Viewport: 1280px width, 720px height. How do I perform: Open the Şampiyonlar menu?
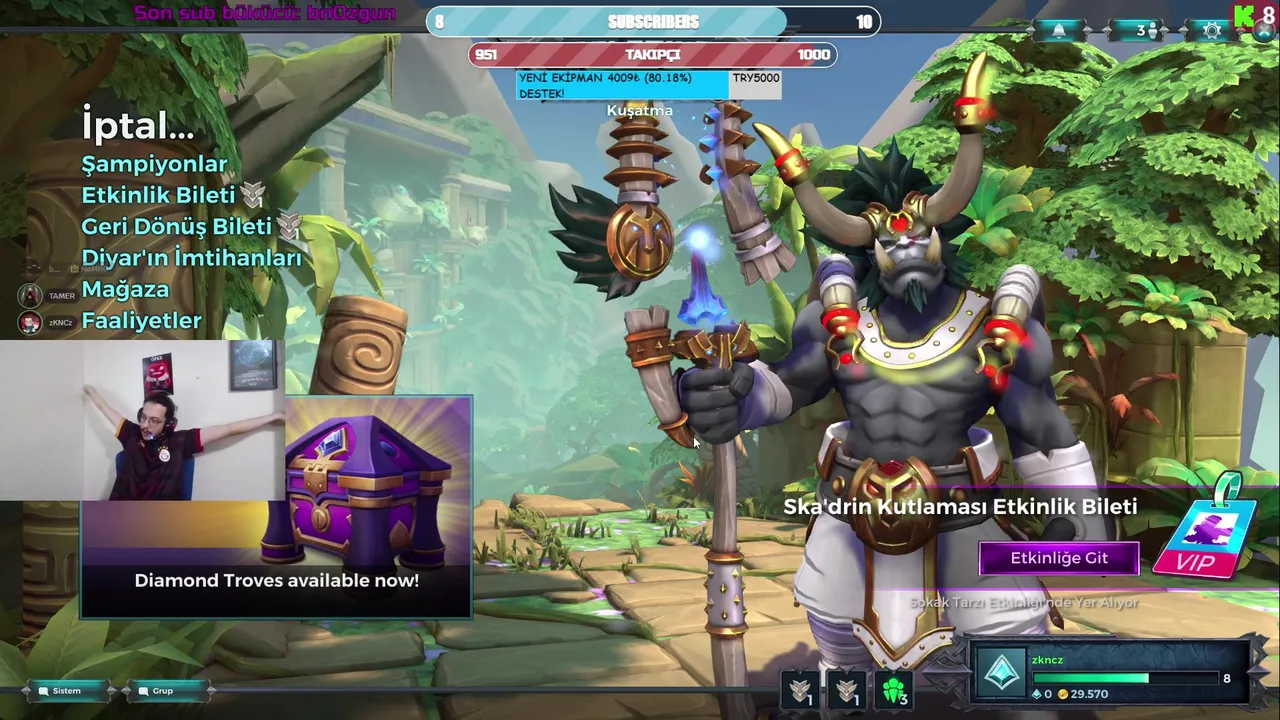pos(154,164)
